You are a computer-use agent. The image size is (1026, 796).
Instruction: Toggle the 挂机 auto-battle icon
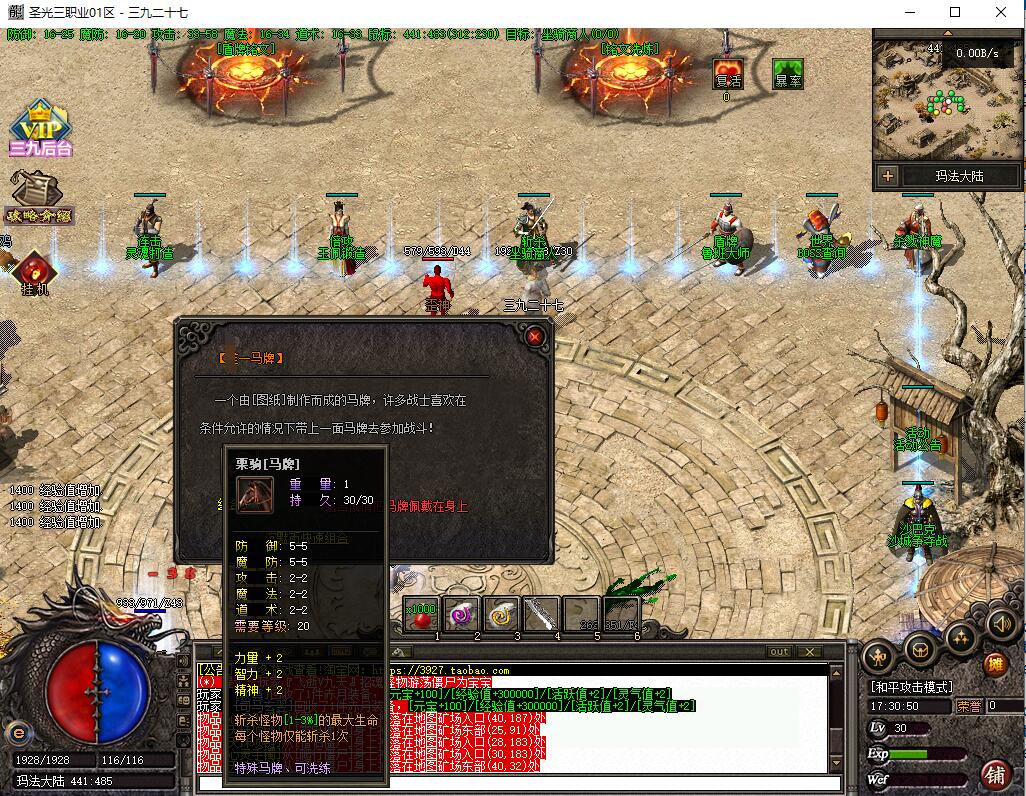pos(34,273)
